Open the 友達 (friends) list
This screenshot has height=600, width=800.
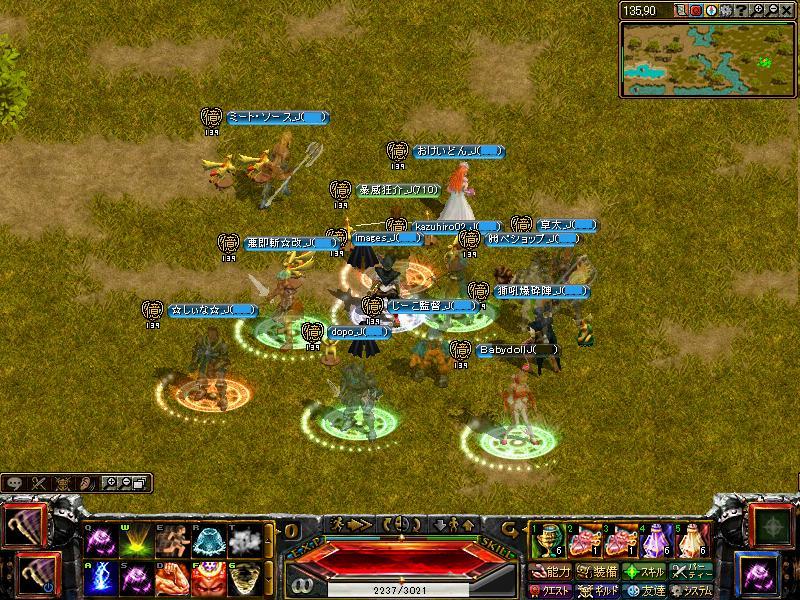644,591
